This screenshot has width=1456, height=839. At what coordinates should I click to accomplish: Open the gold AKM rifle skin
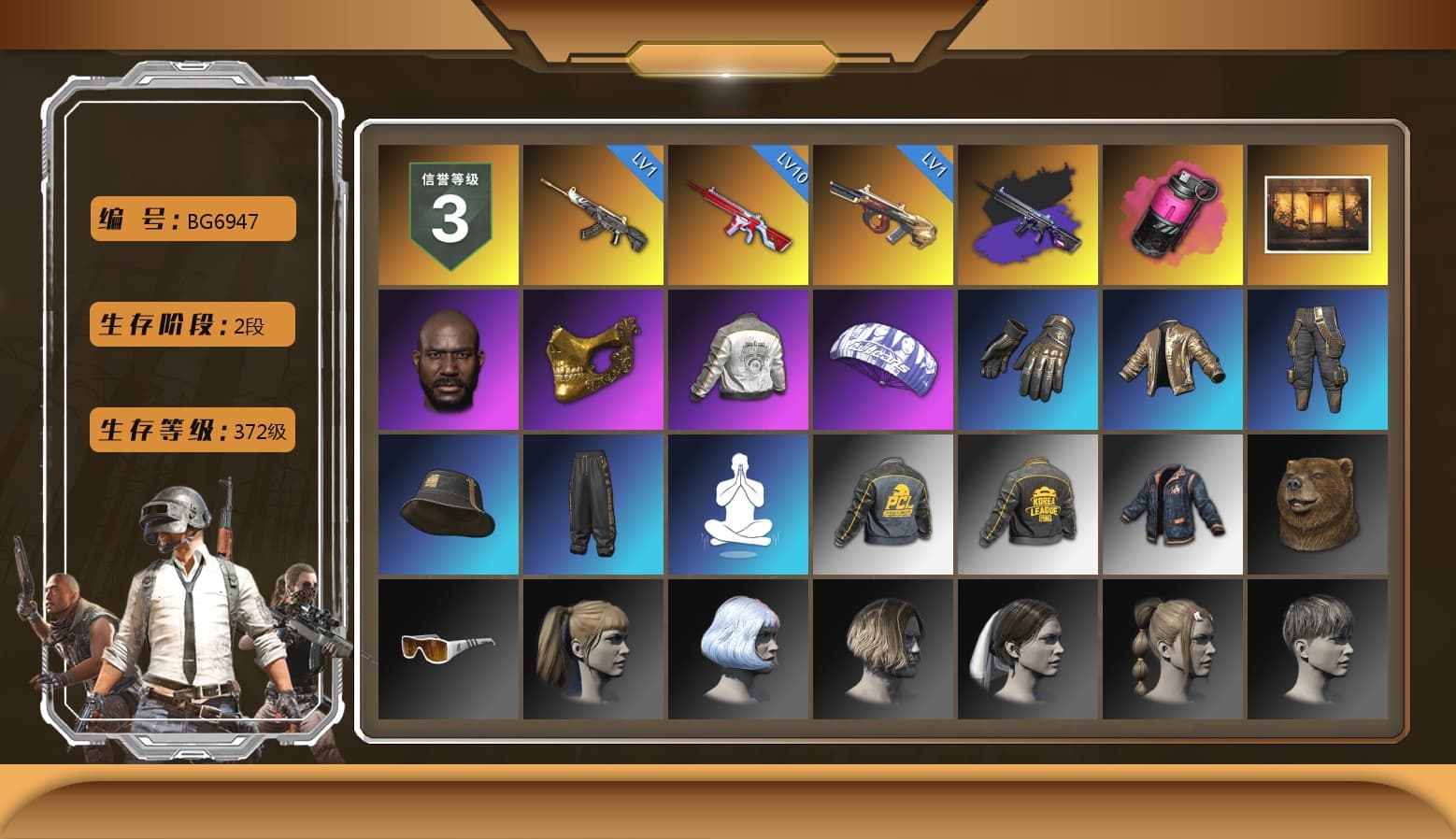[592, 215]
